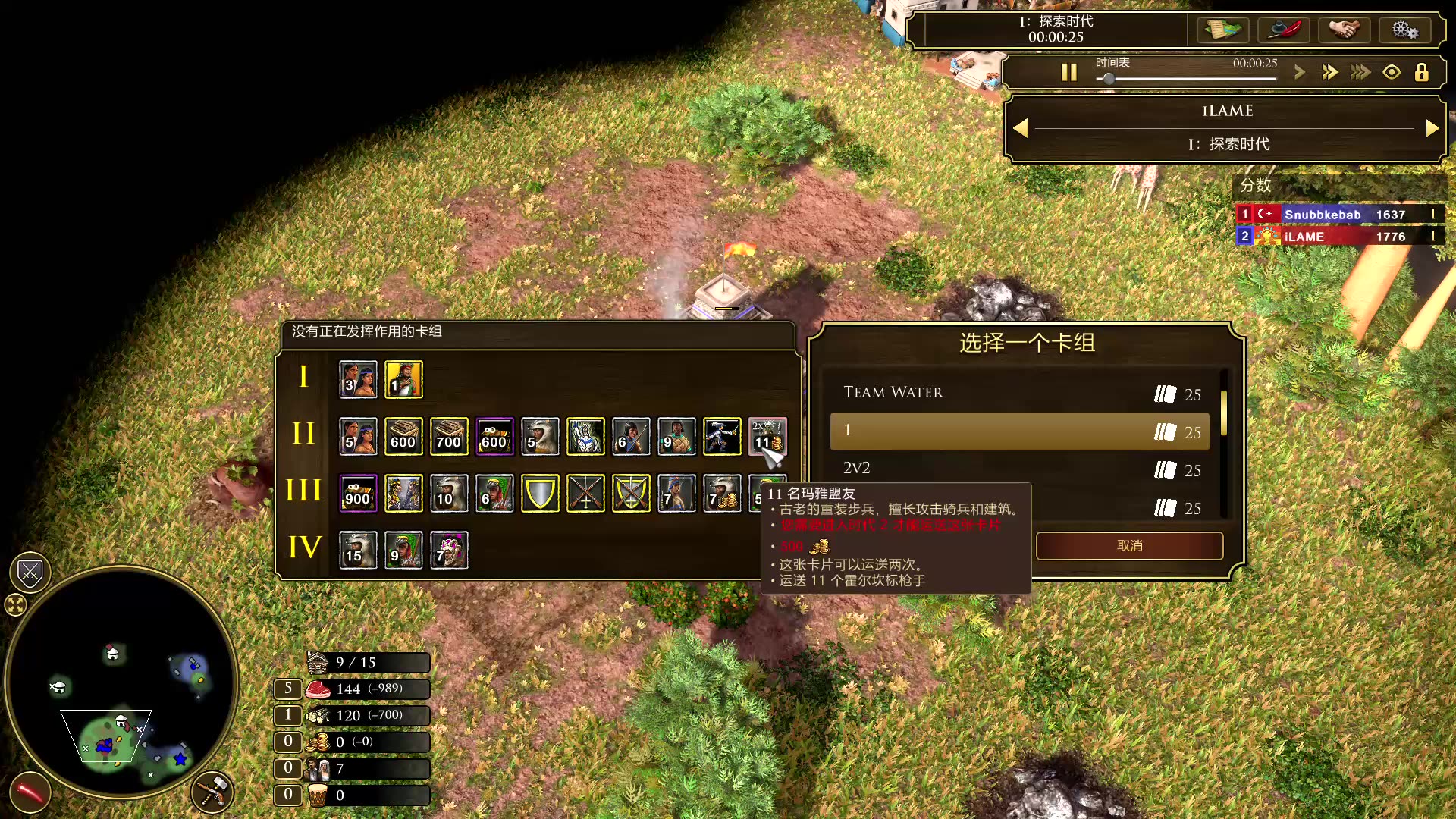This screenshot has width=1456, height=819.
Task: Switch to previous player with left arrow
Action: 1021,128
